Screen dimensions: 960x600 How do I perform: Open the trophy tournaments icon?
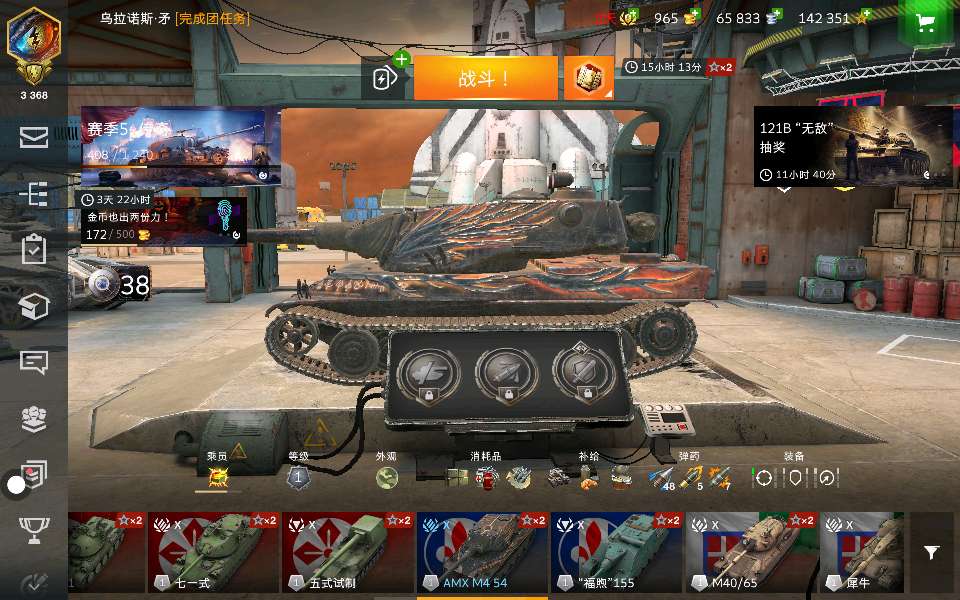33,530
